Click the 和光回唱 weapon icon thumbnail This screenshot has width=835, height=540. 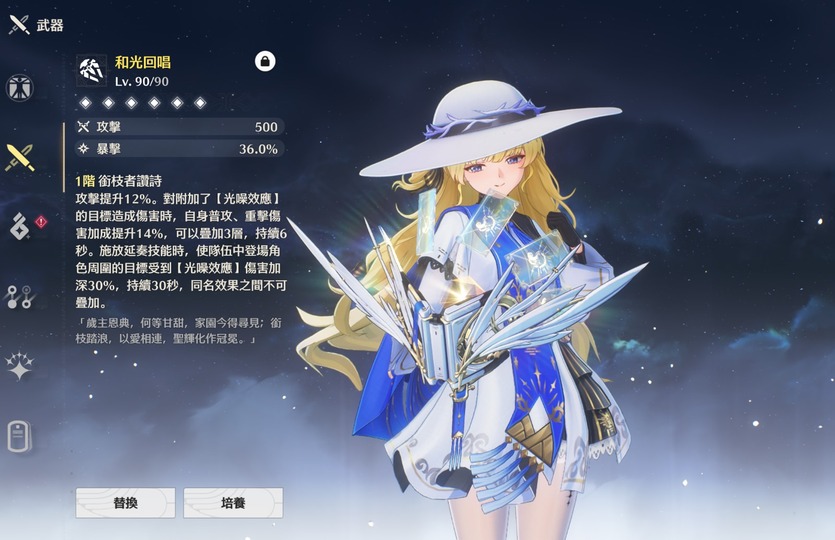(x=92, y=70)
